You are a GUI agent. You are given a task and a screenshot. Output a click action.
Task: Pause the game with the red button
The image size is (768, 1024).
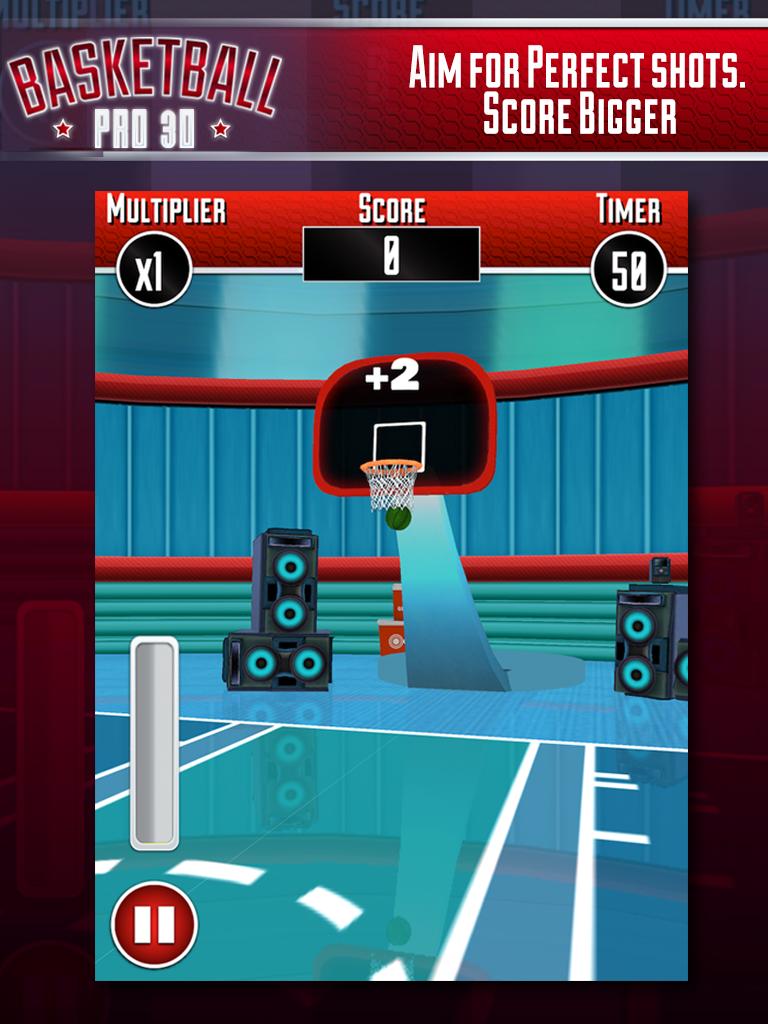tap(154, 924)
